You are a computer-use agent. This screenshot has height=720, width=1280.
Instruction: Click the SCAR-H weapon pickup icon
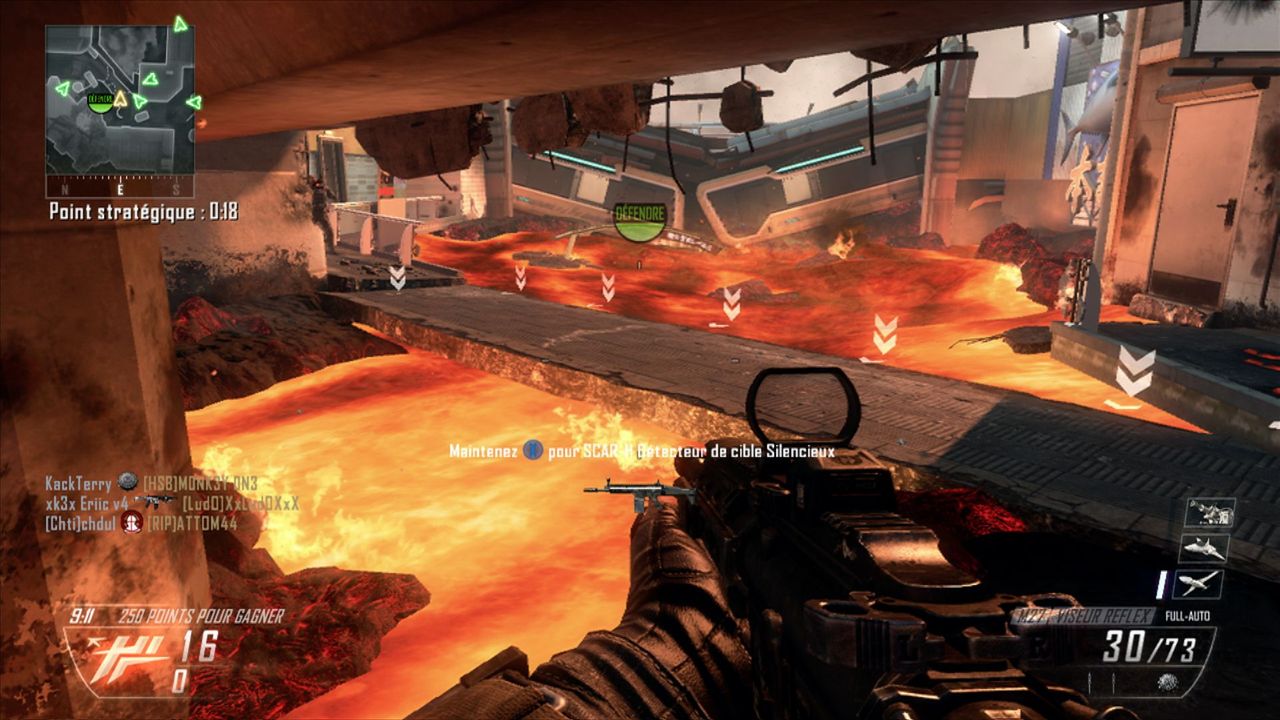(x=640, y=493)
